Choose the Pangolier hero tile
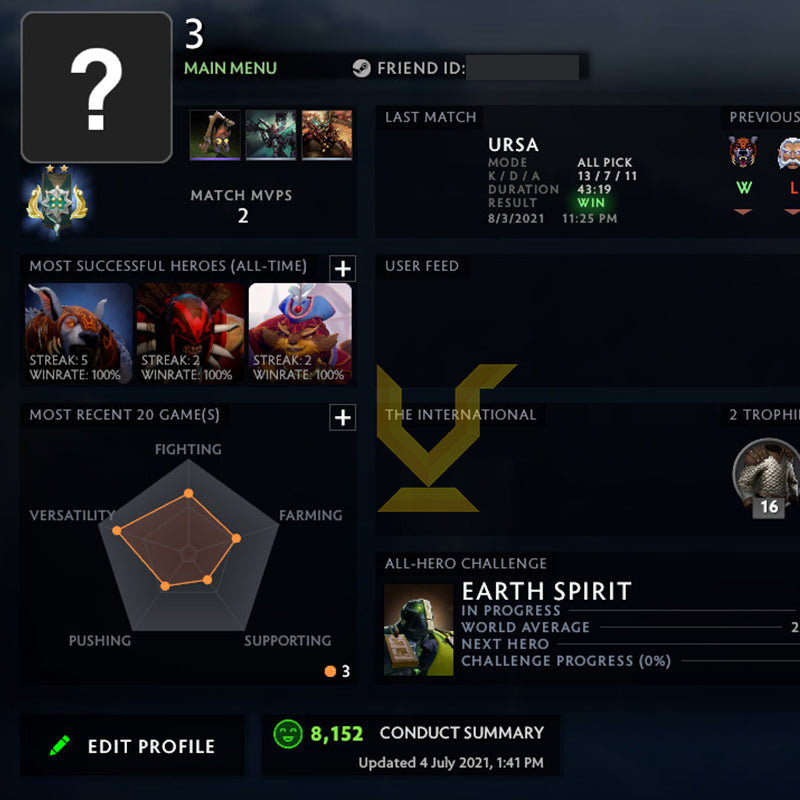Image resolution: width=800 pixels, height=800 pixels. pos(300,334)
